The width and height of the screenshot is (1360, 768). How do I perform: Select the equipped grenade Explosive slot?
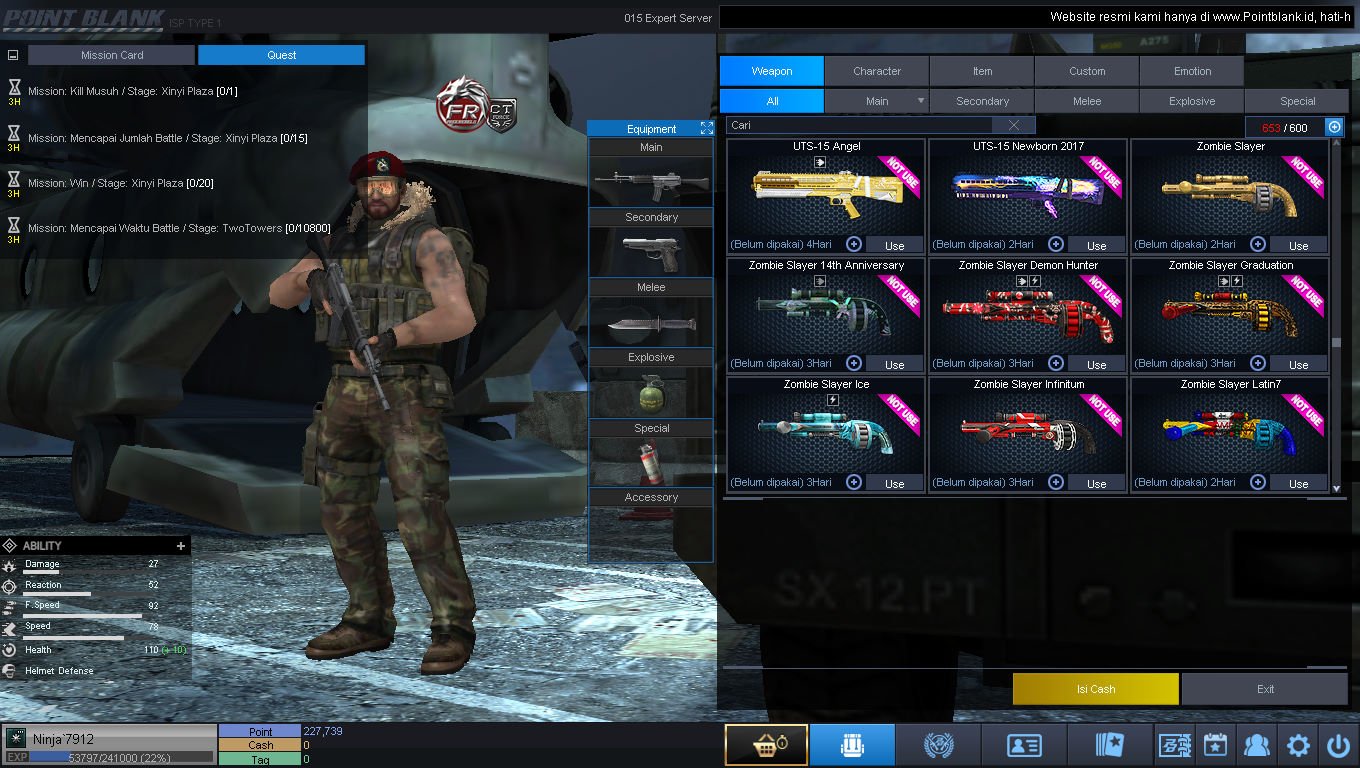(651, 393)
